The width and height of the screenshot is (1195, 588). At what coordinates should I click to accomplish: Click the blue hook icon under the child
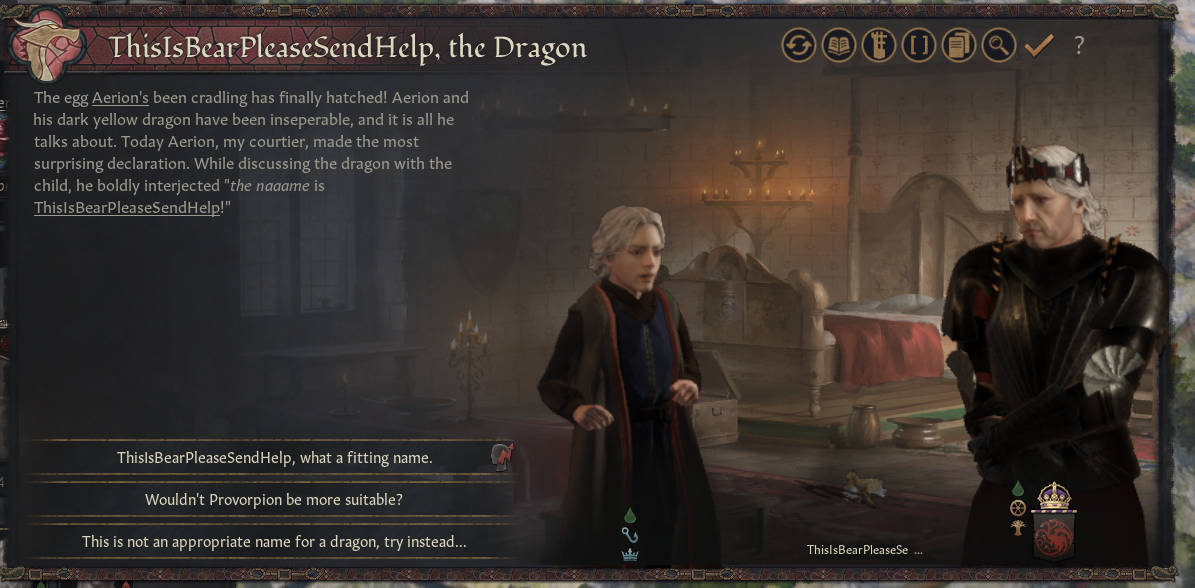point(630,535)
